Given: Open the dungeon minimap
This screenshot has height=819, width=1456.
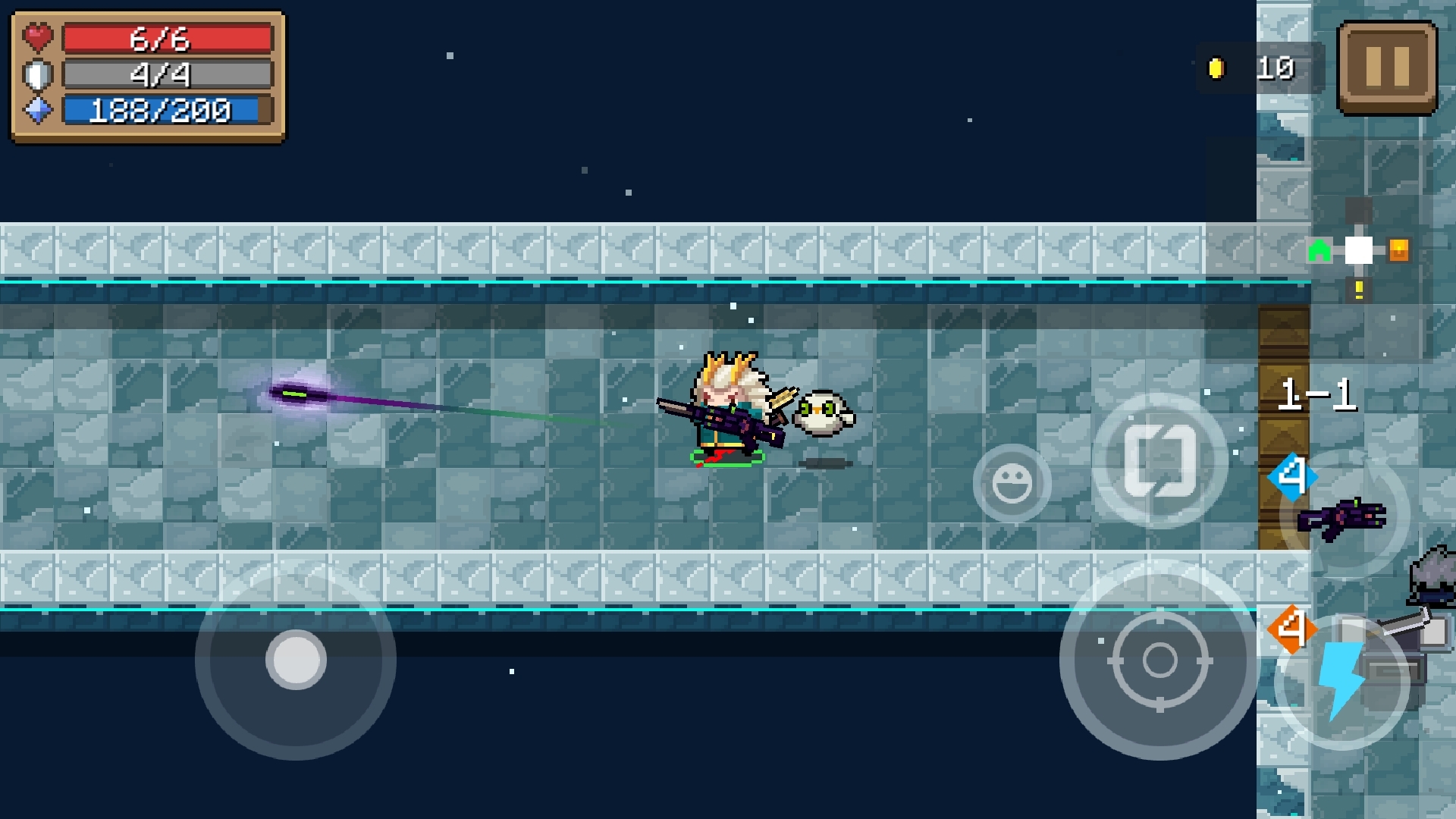Looking at the screenshot, I should click(1358, 250).
